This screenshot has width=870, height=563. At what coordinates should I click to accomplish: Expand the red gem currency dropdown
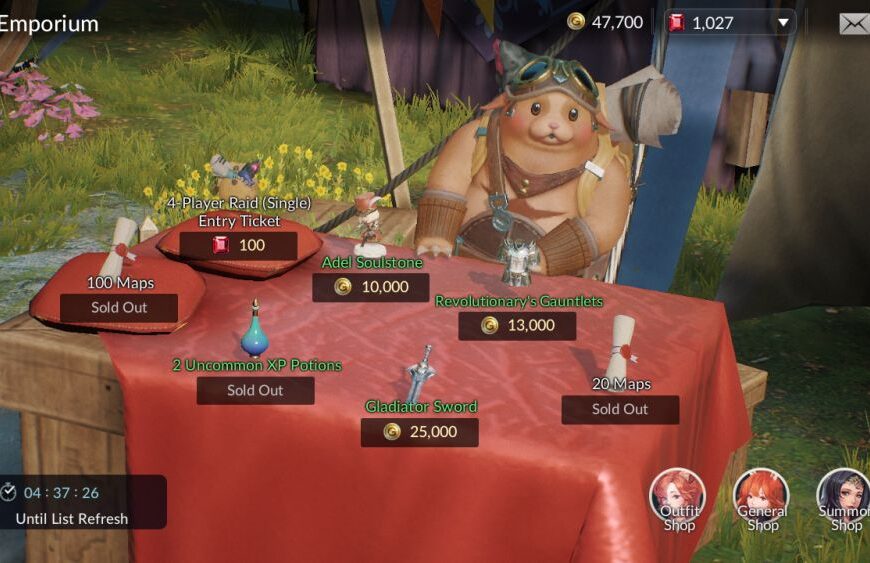784,22
